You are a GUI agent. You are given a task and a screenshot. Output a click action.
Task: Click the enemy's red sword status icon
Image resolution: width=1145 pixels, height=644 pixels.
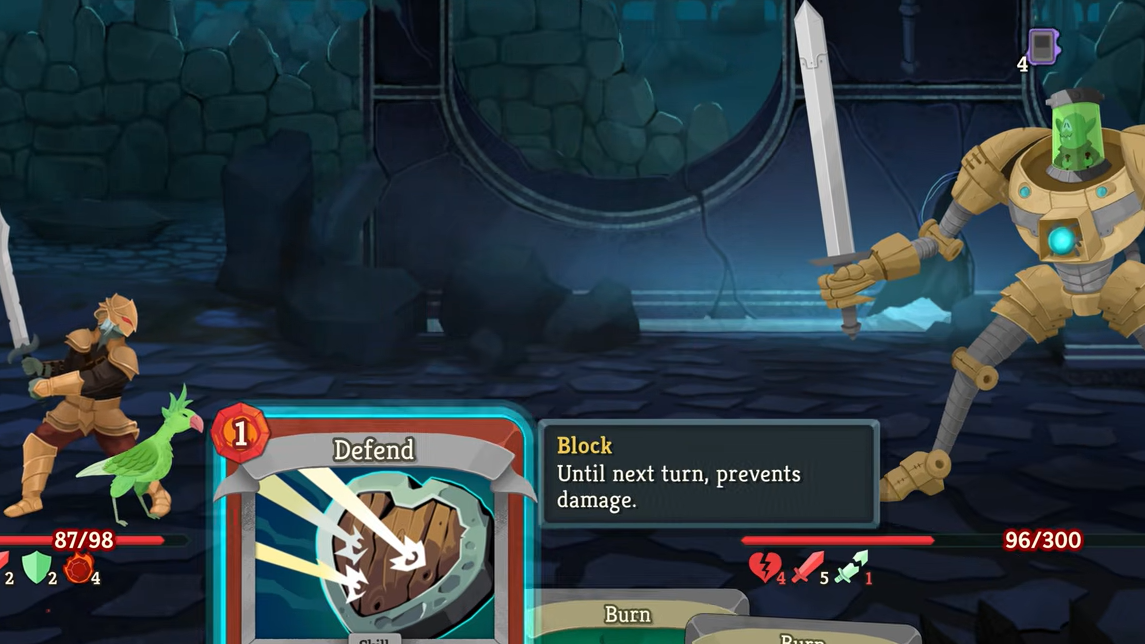(806, 567)
